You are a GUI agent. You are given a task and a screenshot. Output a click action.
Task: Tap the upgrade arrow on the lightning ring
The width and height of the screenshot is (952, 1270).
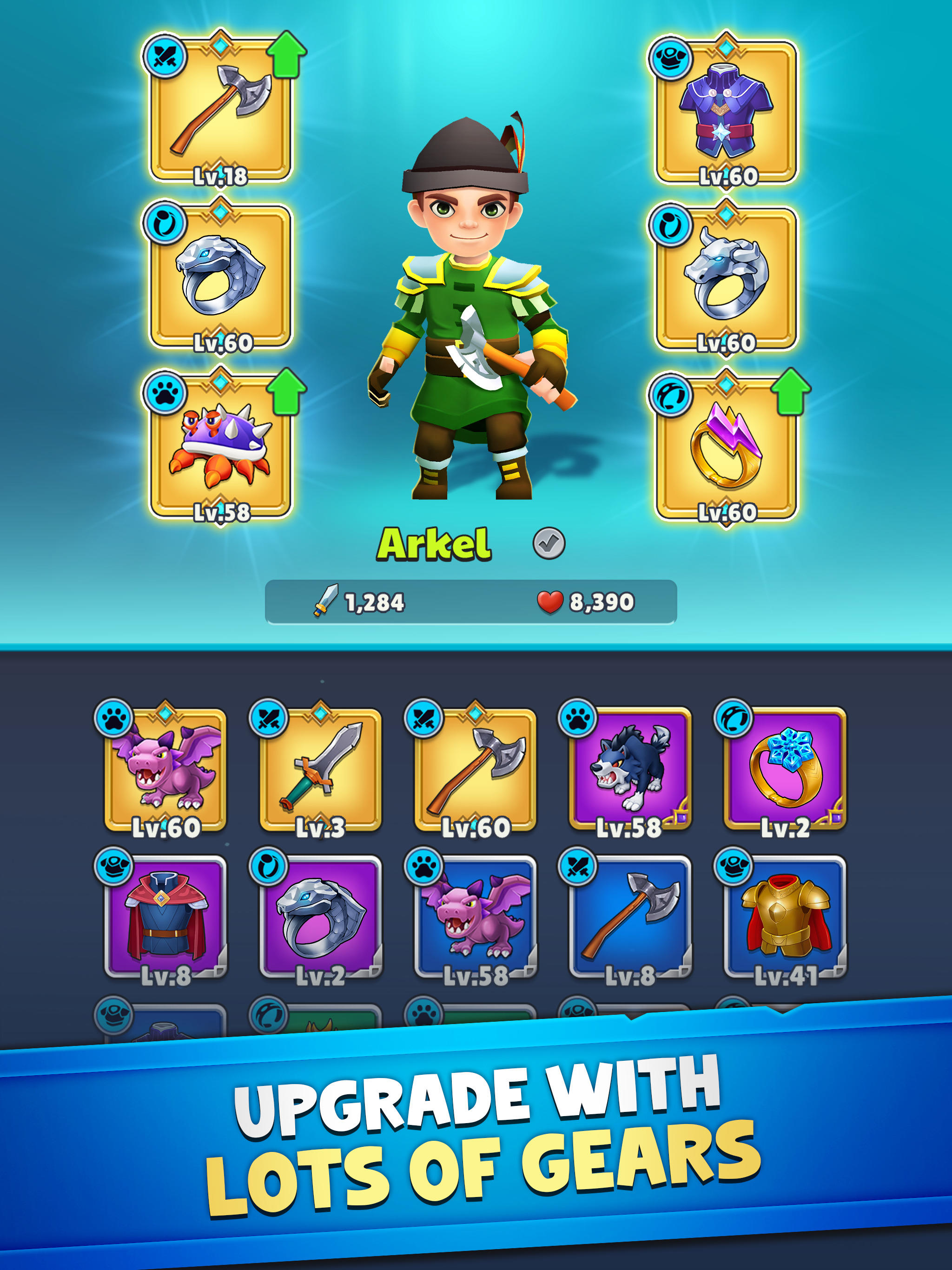tap(791, 389)
